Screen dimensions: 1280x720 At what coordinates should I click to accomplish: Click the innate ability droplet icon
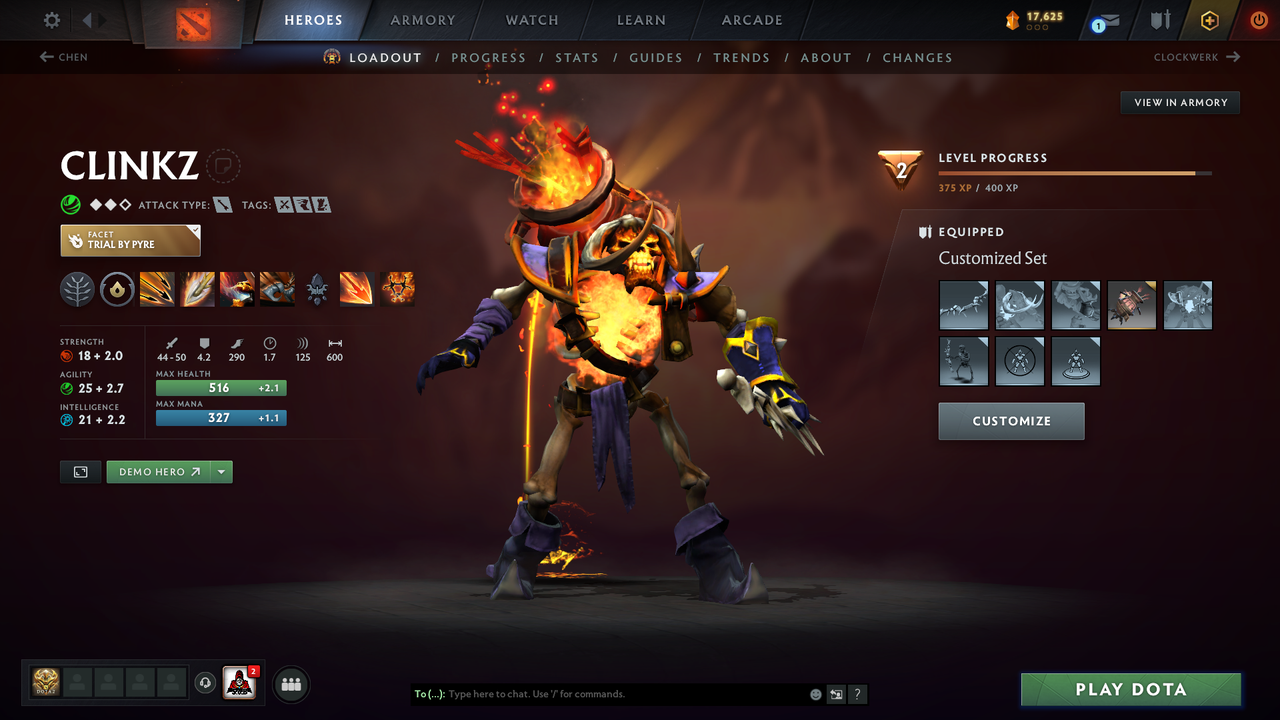[x=117, y=289]
